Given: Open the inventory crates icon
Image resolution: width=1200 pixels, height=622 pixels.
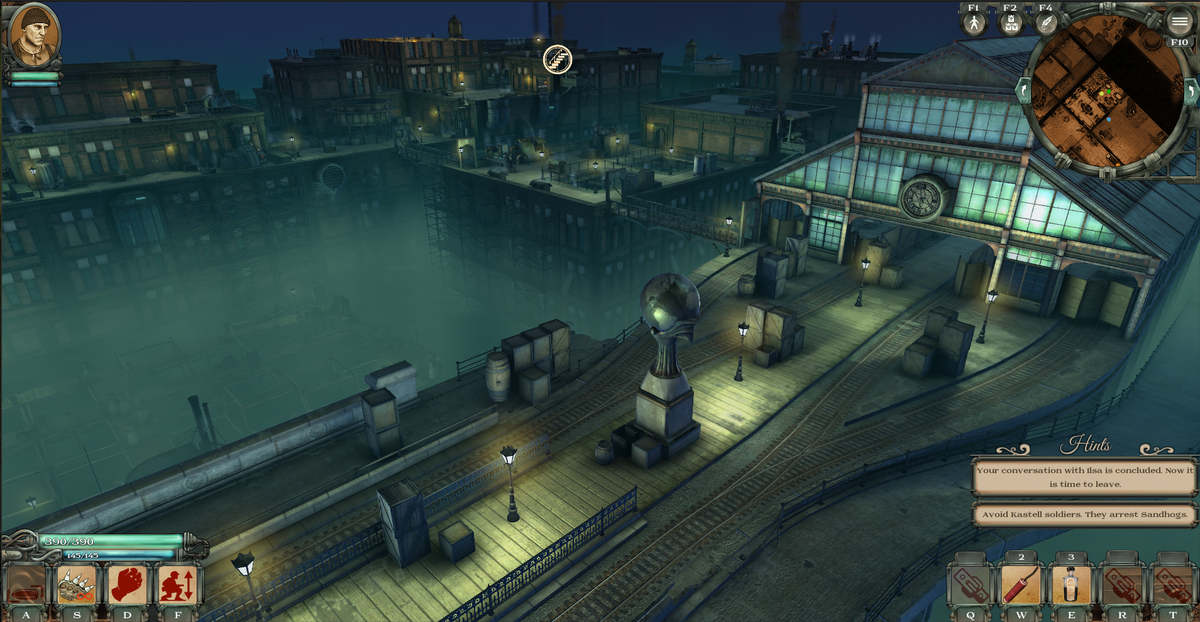Looking at the screenshot, I should pyautogui.click(x=1010, y=24).
